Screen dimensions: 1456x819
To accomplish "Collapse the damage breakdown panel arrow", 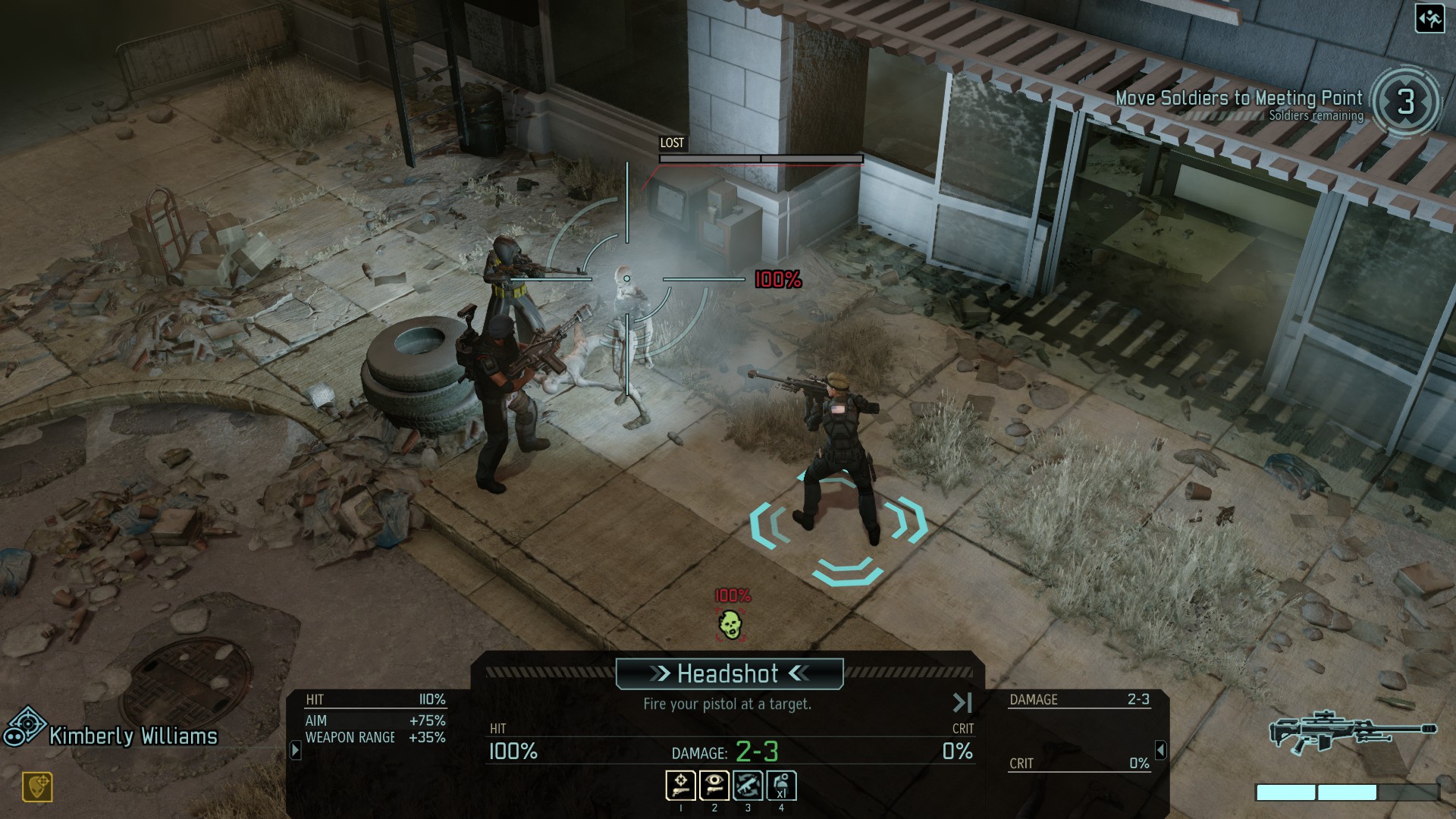I will point(1160,750).
